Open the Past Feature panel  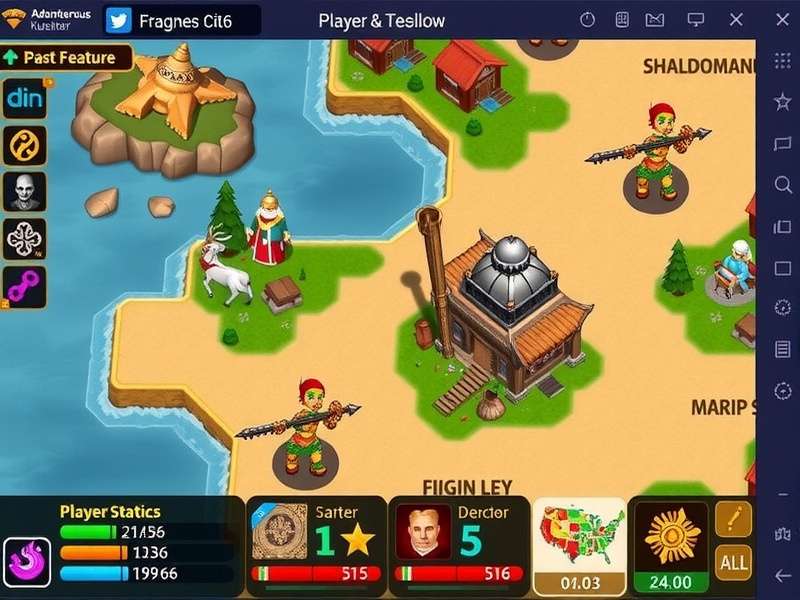[x=66, y=58]
